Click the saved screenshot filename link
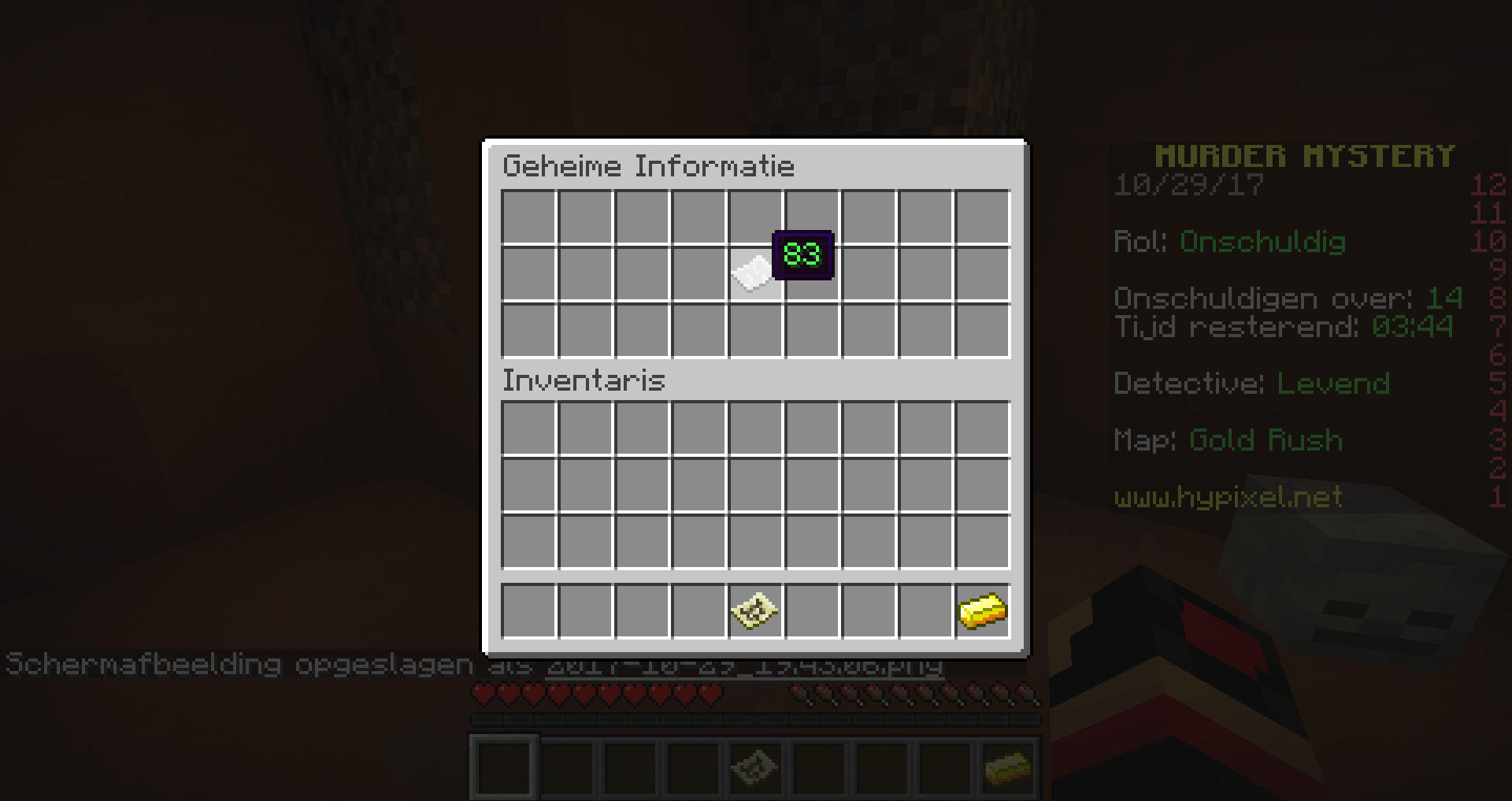The image size is (1512, 801). coord(743,666)
